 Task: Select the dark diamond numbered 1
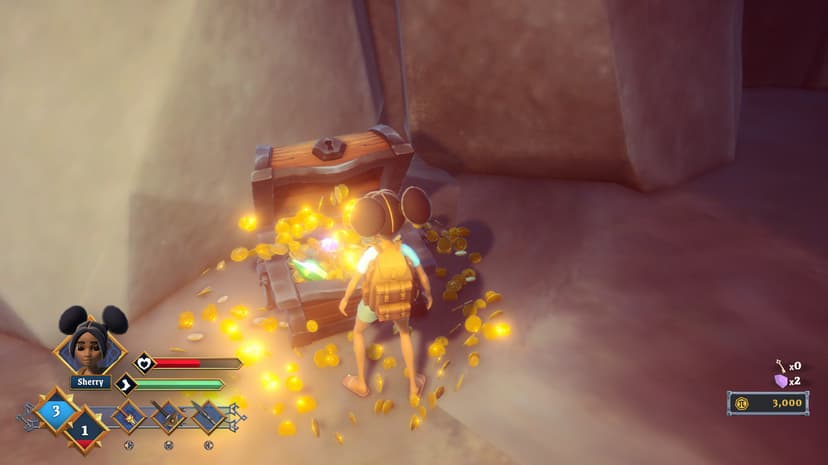coord(85,429)
